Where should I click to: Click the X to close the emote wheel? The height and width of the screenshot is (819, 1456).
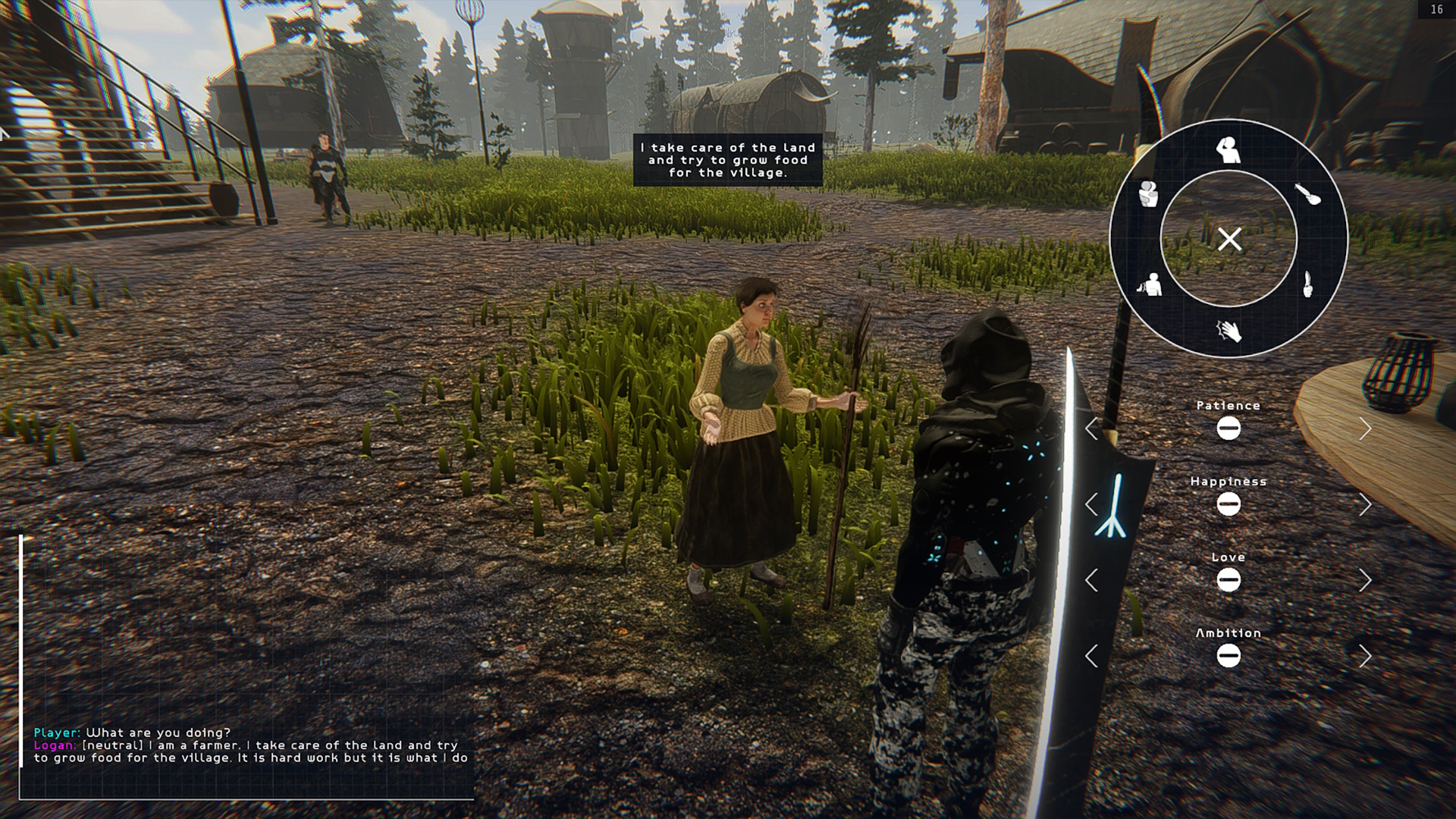click(1230, 238)
